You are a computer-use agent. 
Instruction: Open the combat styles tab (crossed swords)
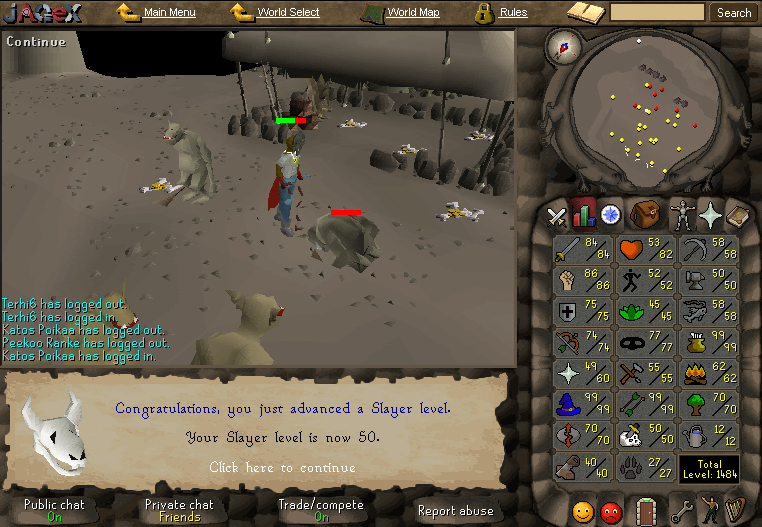click(x=556, y=215)
